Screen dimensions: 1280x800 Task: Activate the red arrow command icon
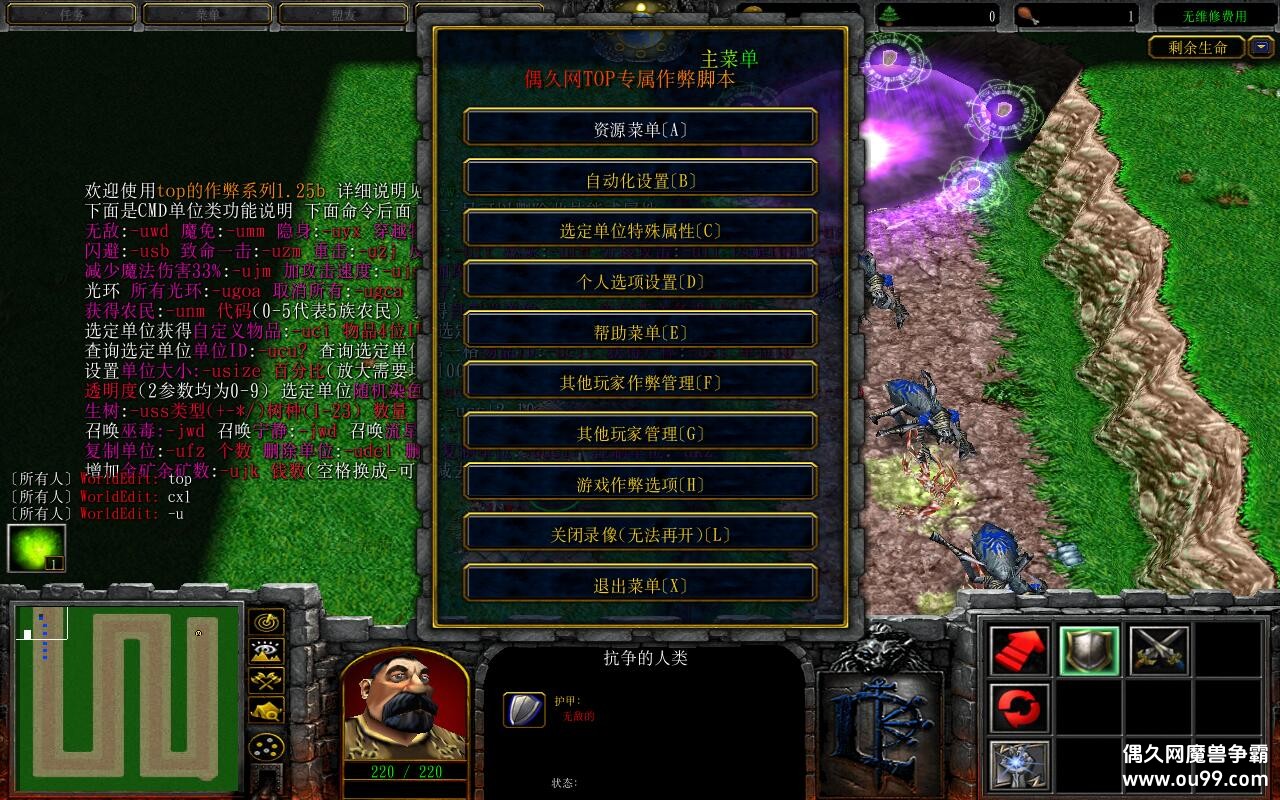click(x=1020, y=651)
